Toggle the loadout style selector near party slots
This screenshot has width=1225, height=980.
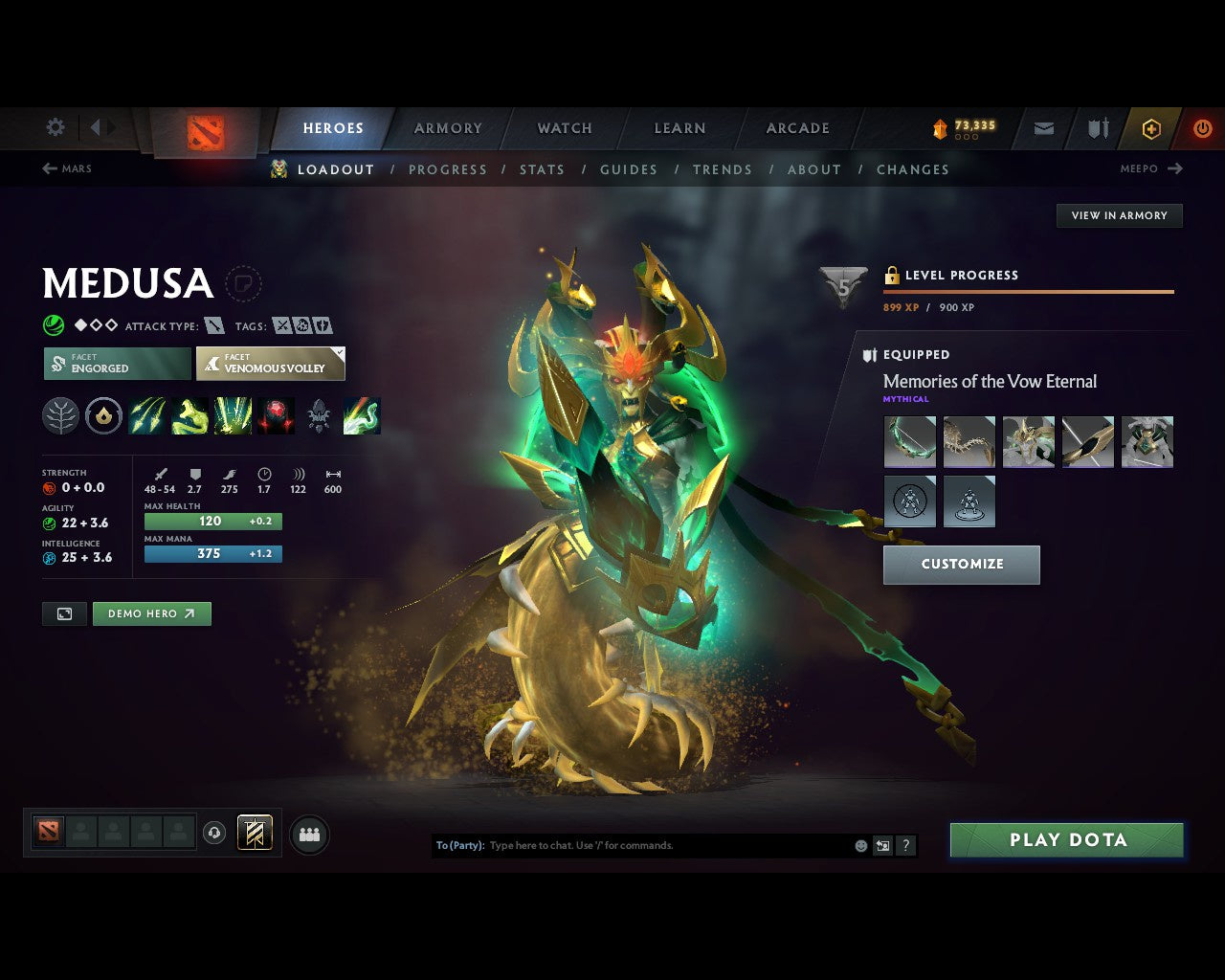pyautogui.click(x=255, y=834)
